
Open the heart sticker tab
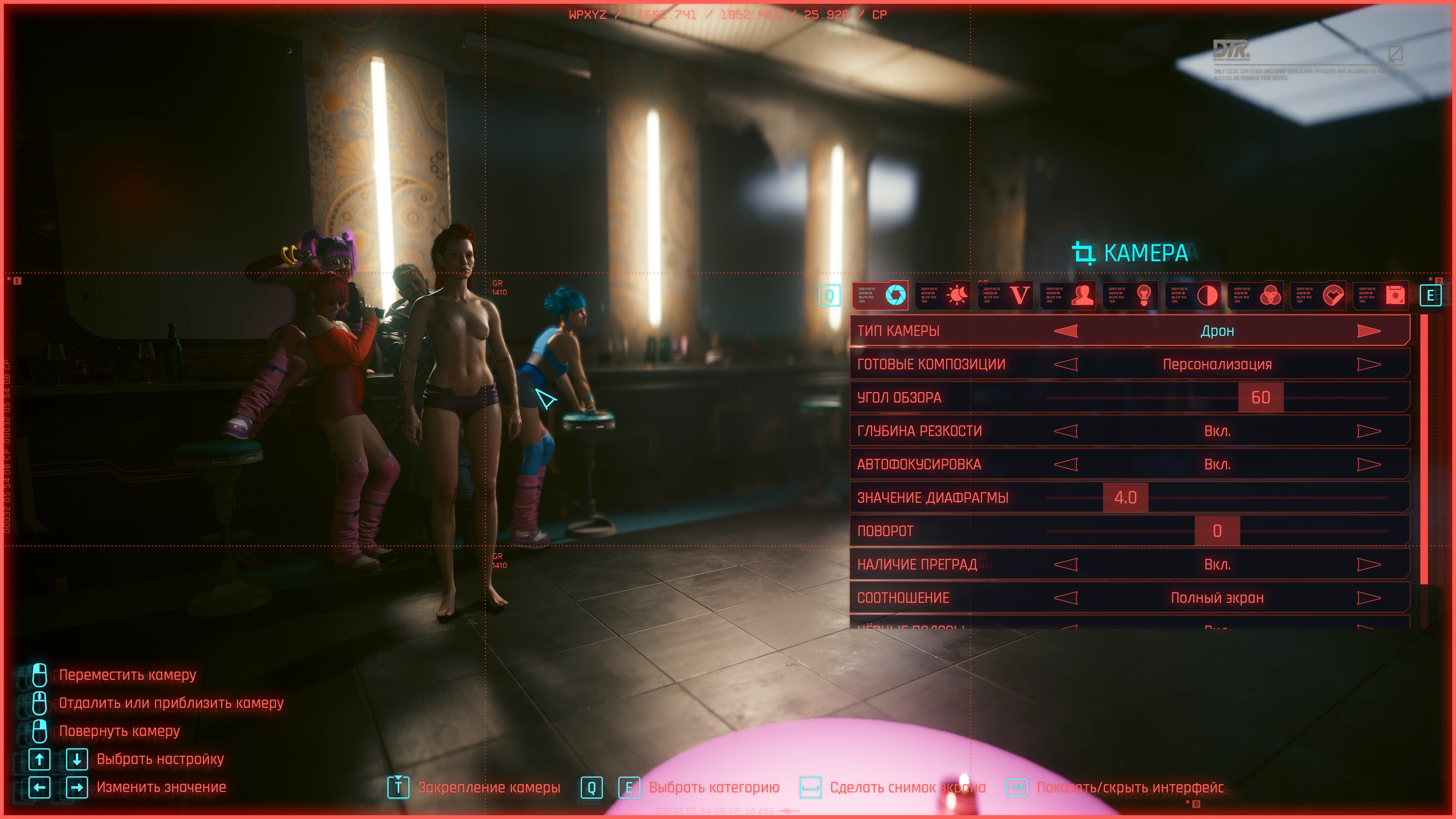1333,295
